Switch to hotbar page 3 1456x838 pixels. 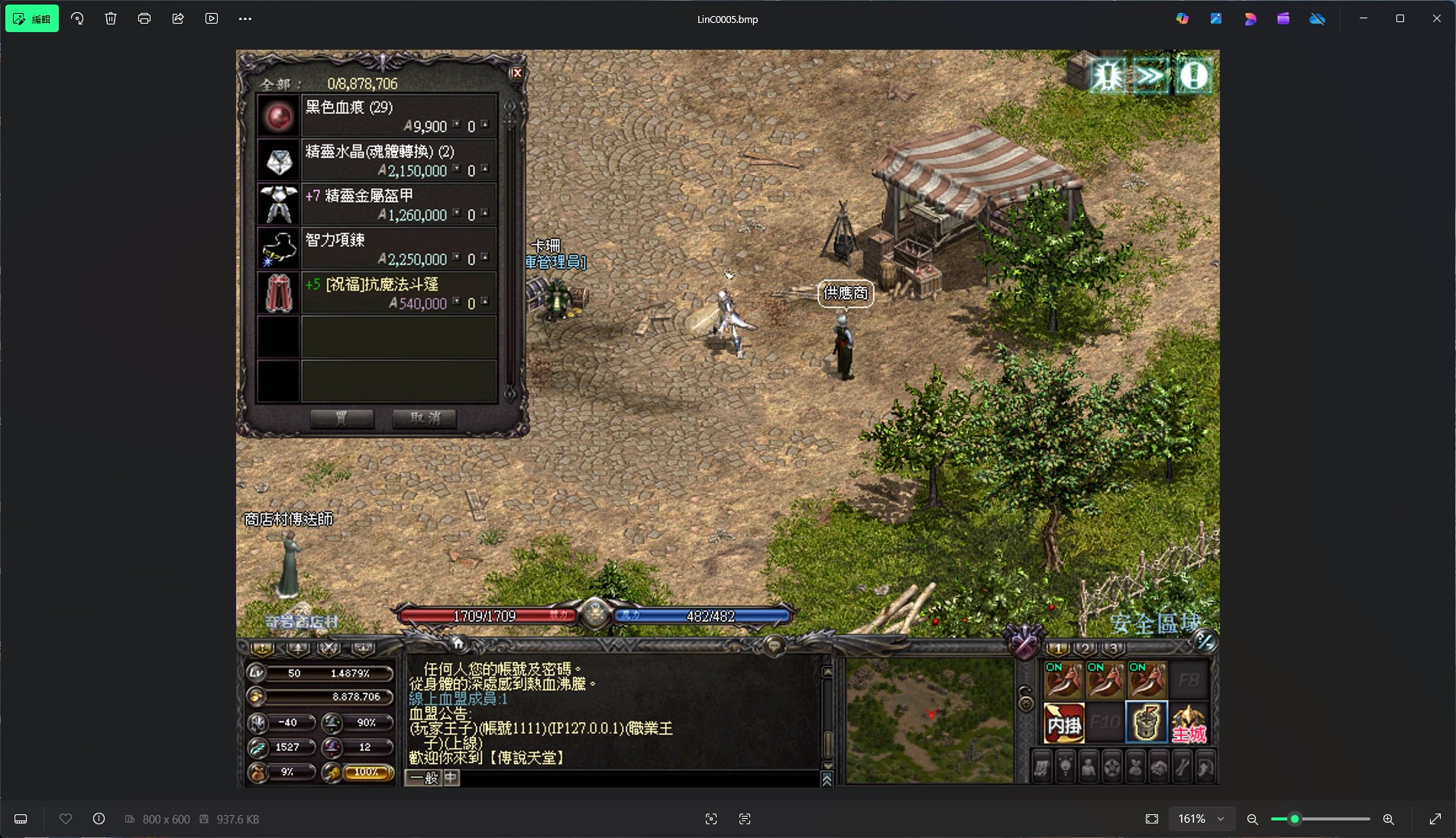tap(1113, 649)
